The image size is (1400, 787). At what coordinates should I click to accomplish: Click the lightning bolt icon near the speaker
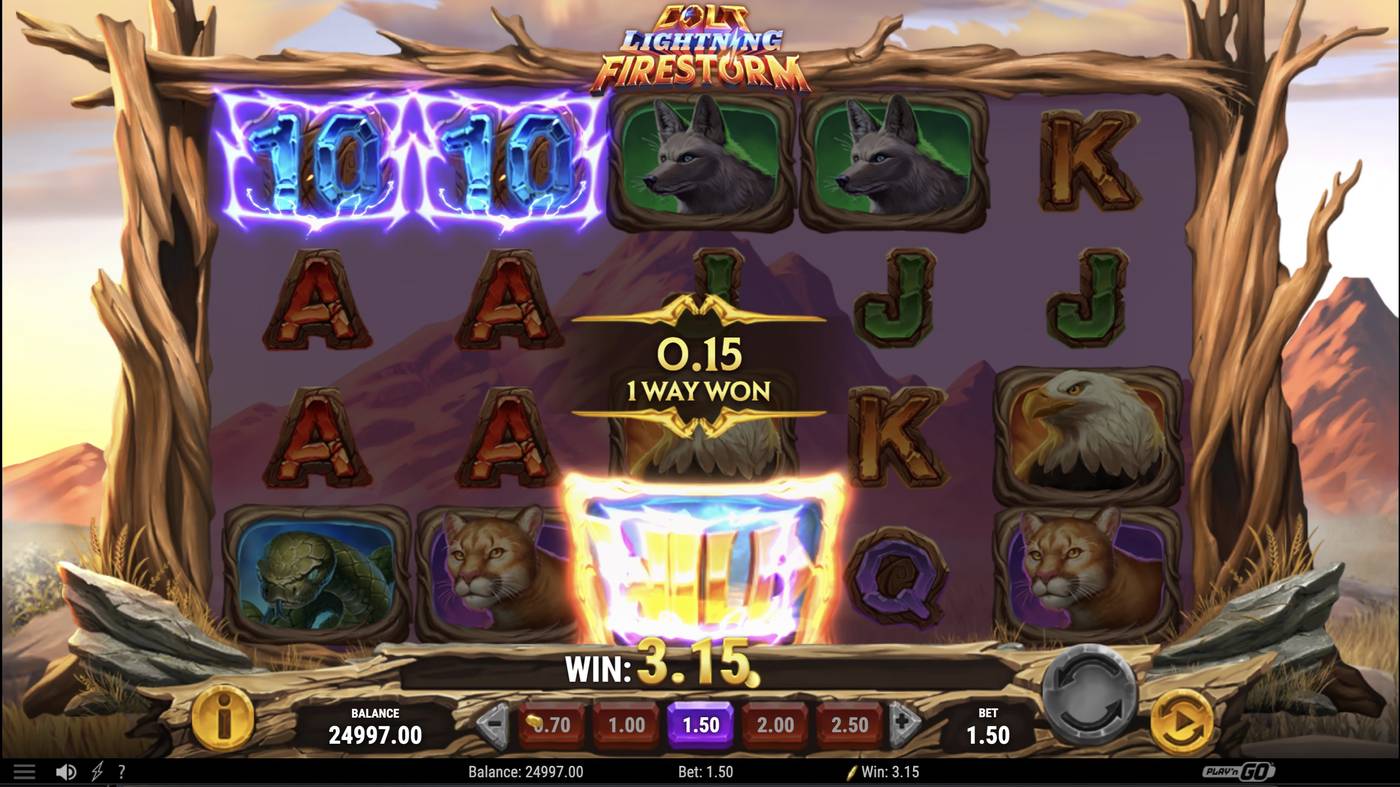click(x=95, y=771)
